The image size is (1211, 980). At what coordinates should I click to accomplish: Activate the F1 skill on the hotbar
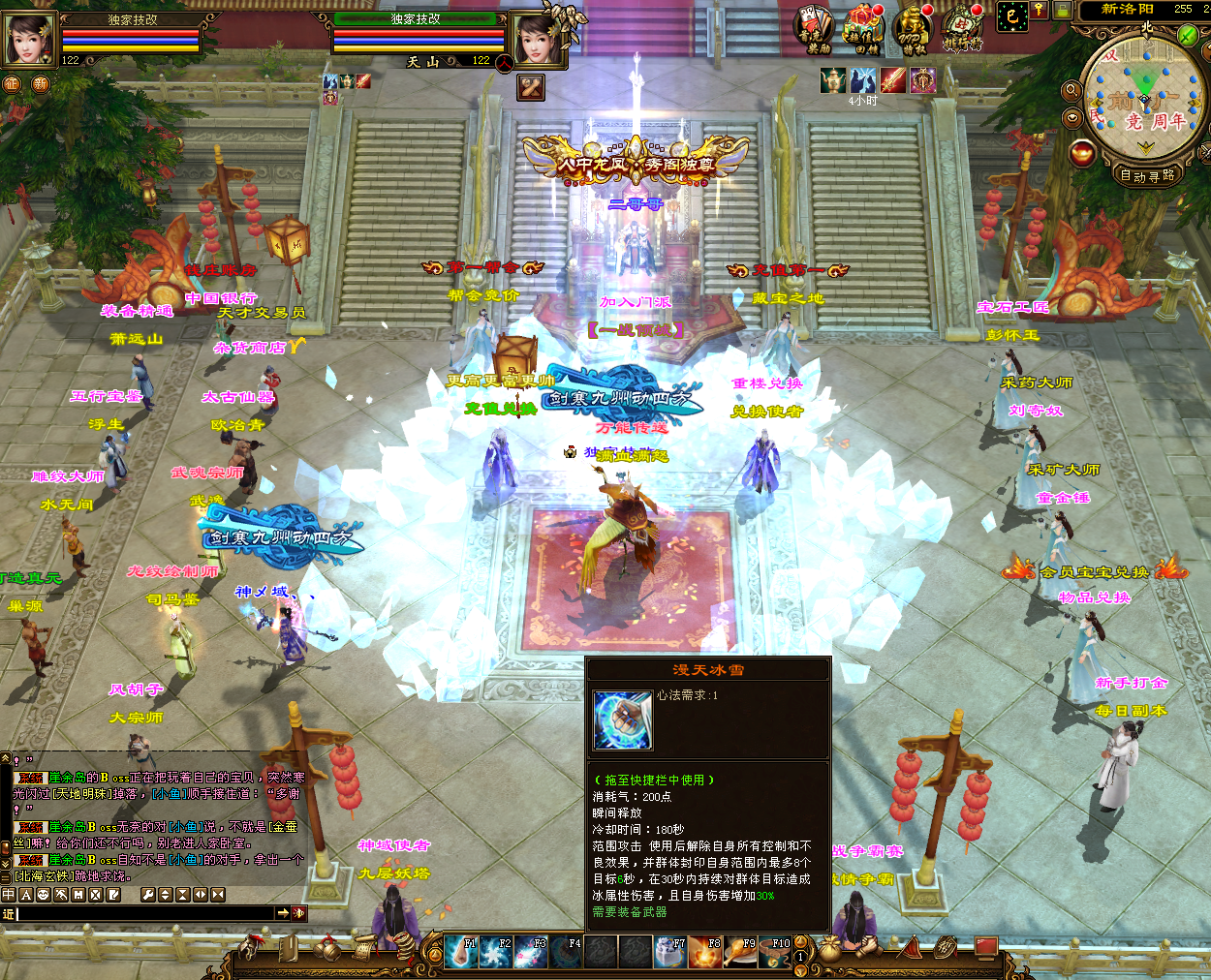coord(460,952)
